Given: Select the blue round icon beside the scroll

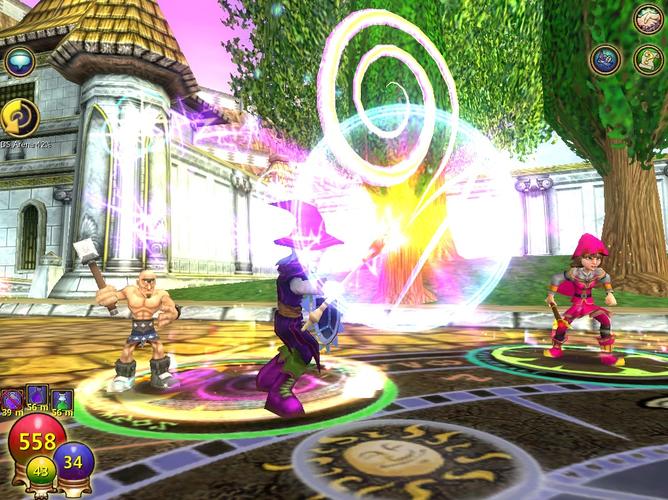Looking at the screenshot, I should (x=605, y=60).
